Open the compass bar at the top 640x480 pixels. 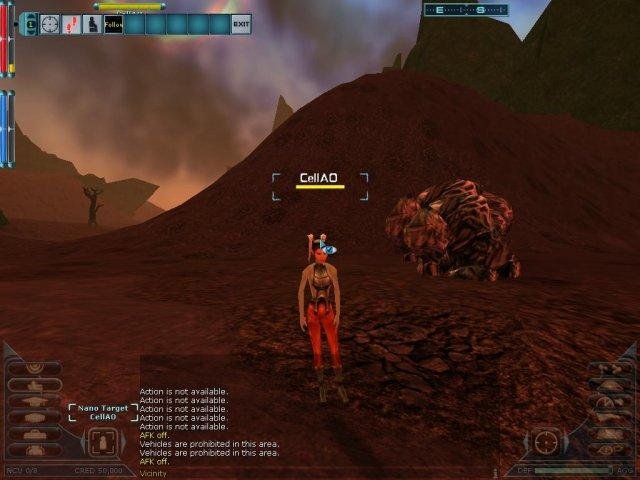pyautogui.click(x=466, y=10)
